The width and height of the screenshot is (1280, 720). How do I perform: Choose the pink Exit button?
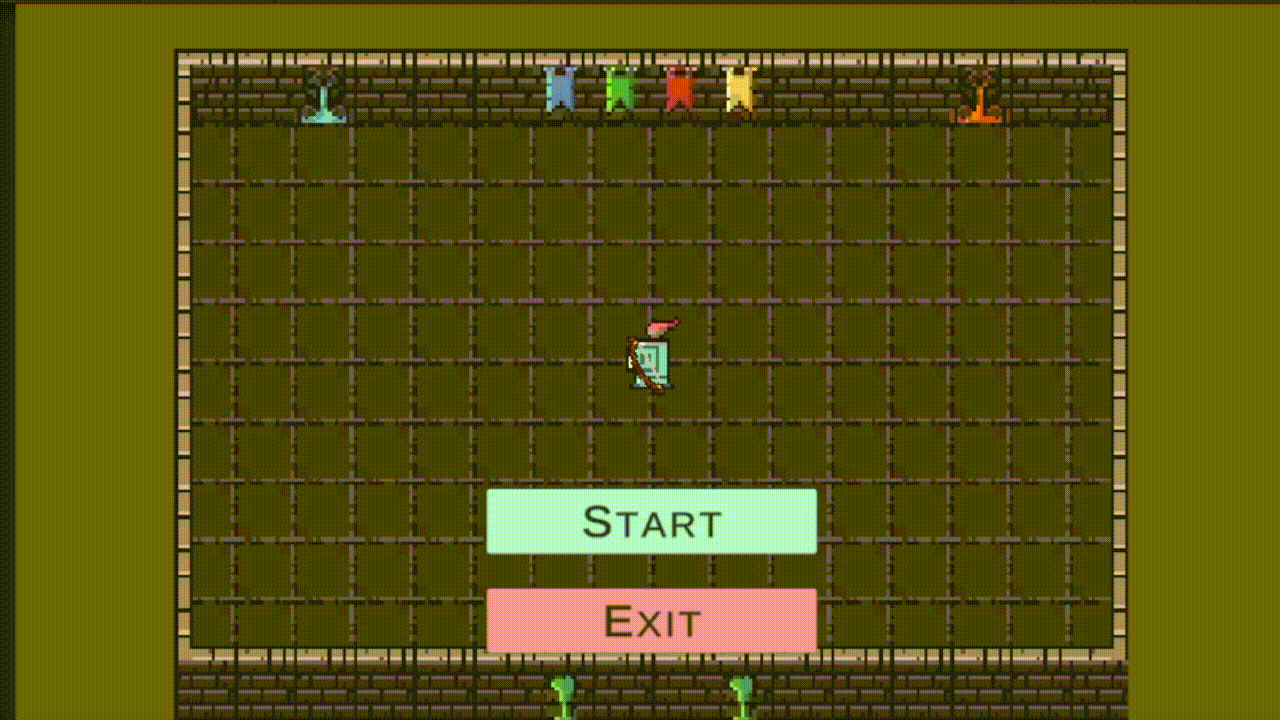click(651, 621)
